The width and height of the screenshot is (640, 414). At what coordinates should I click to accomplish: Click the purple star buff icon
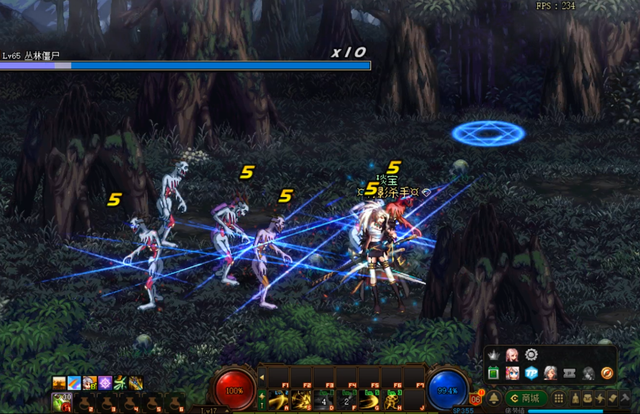[x=104, y=383]
